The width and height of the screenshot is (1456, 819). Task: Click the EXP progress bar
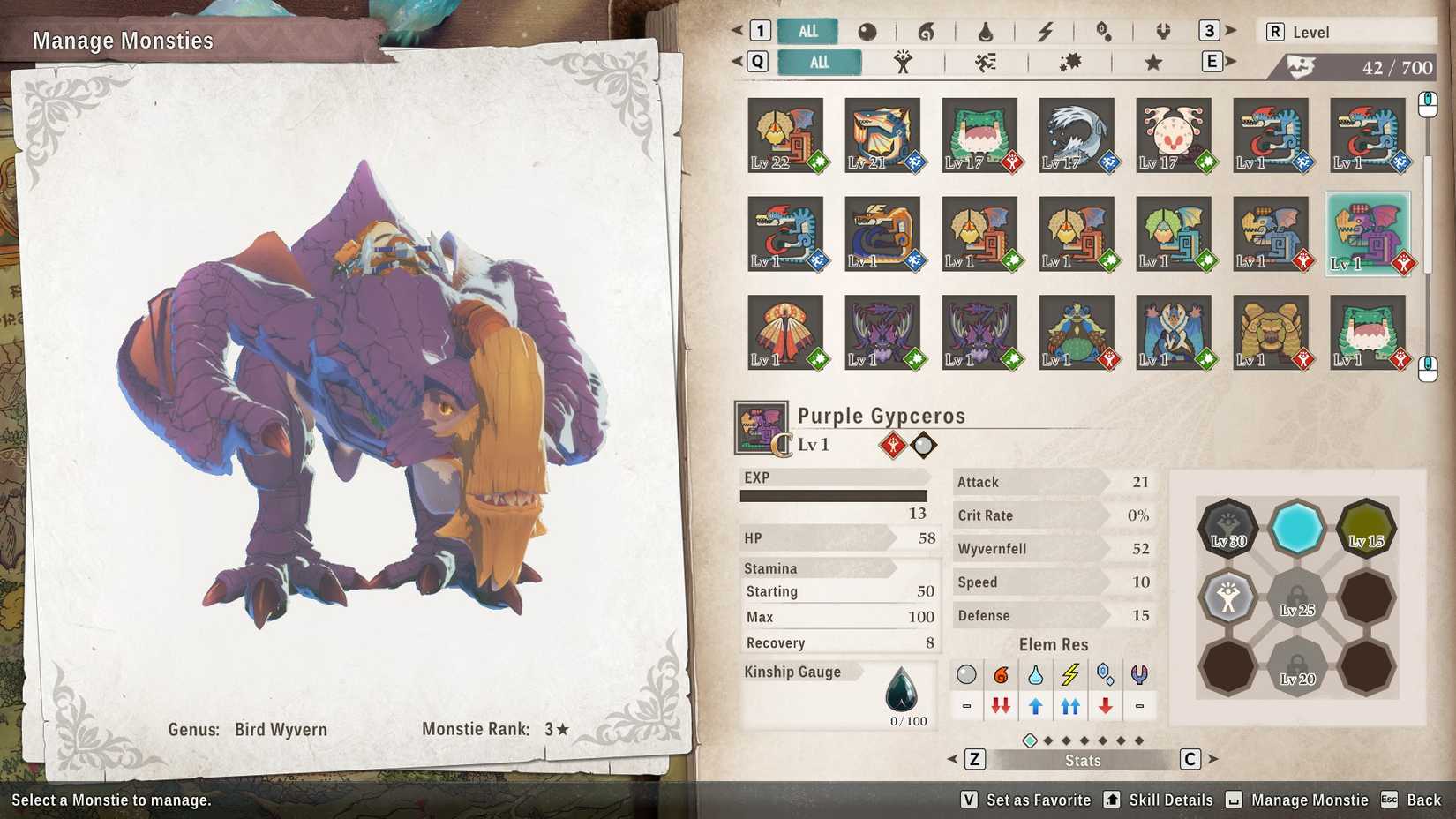point(834,495)
